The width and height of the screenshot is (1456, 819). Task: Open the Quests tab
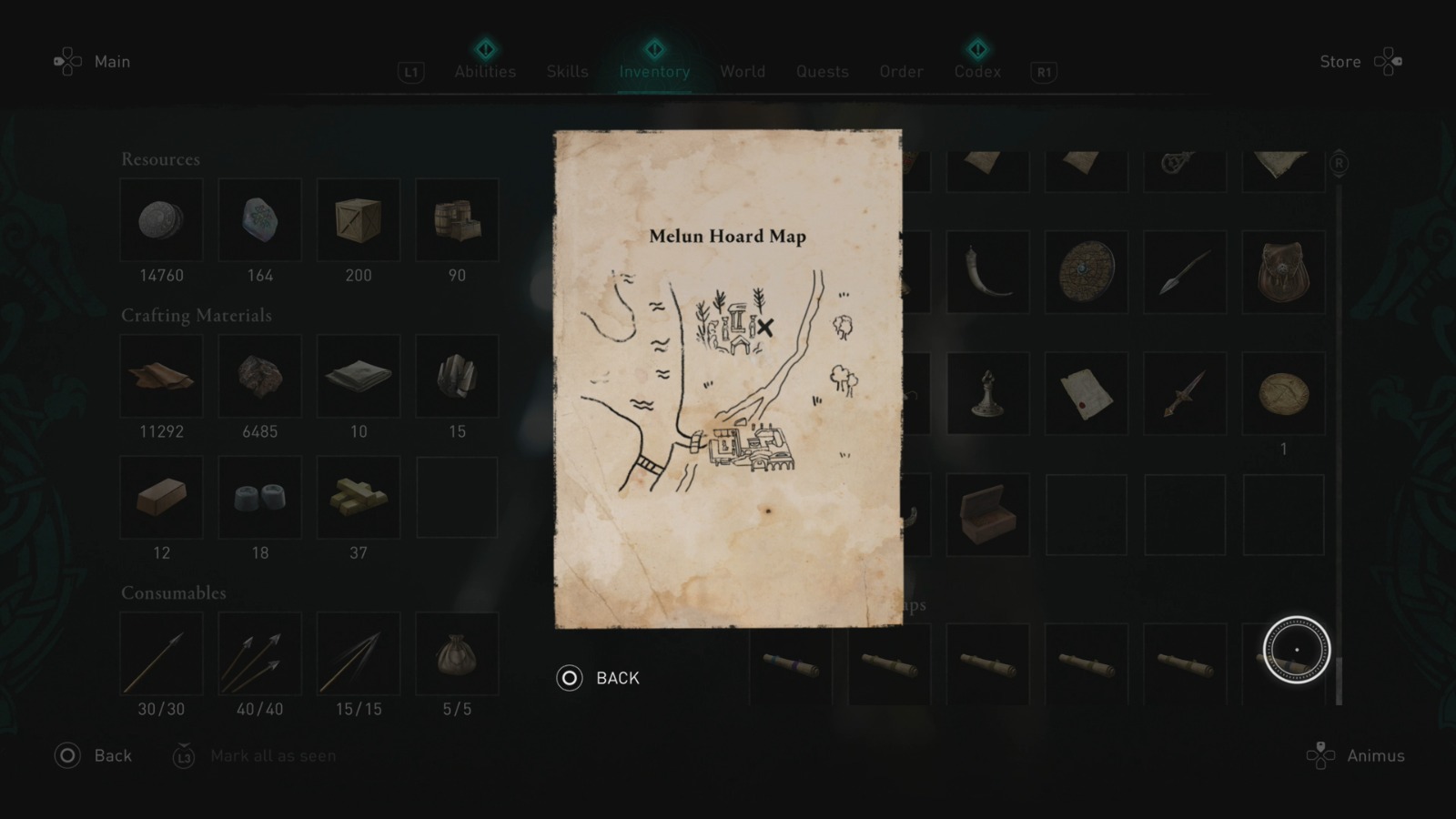[822, 71]
